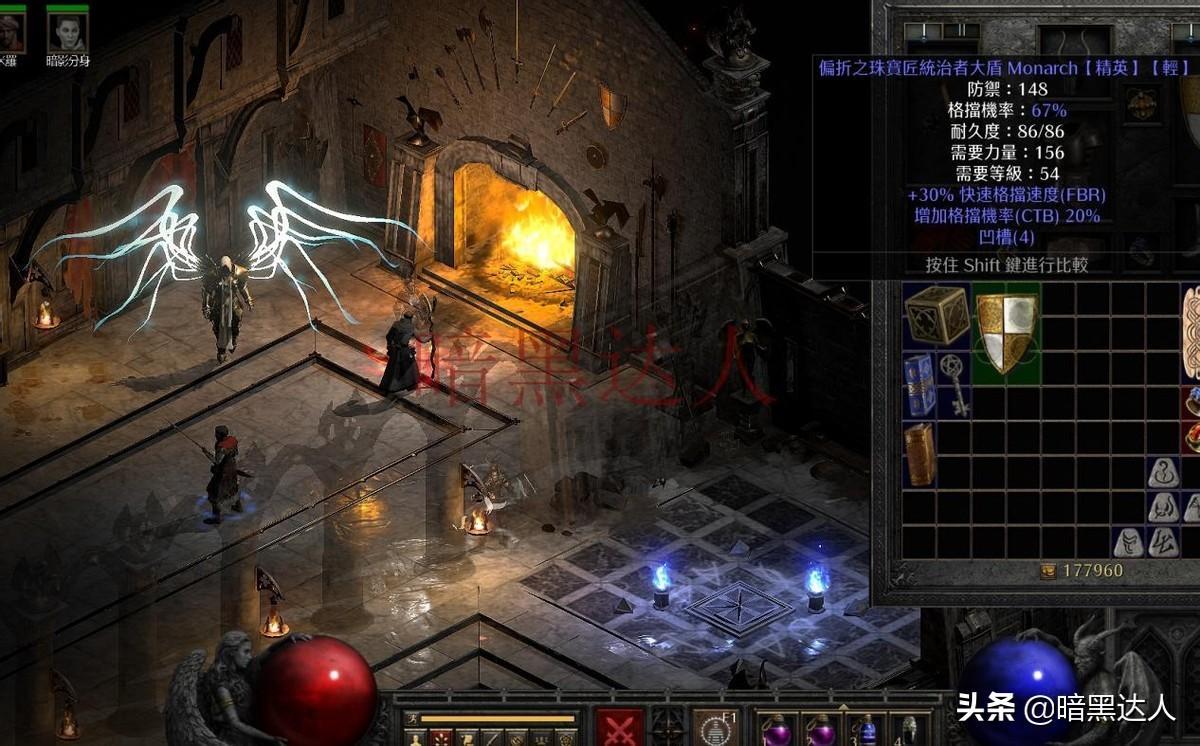Screen dimensions: 1200x746
Task: Select the brown tome in inventory
Action: tap(920, 454)
